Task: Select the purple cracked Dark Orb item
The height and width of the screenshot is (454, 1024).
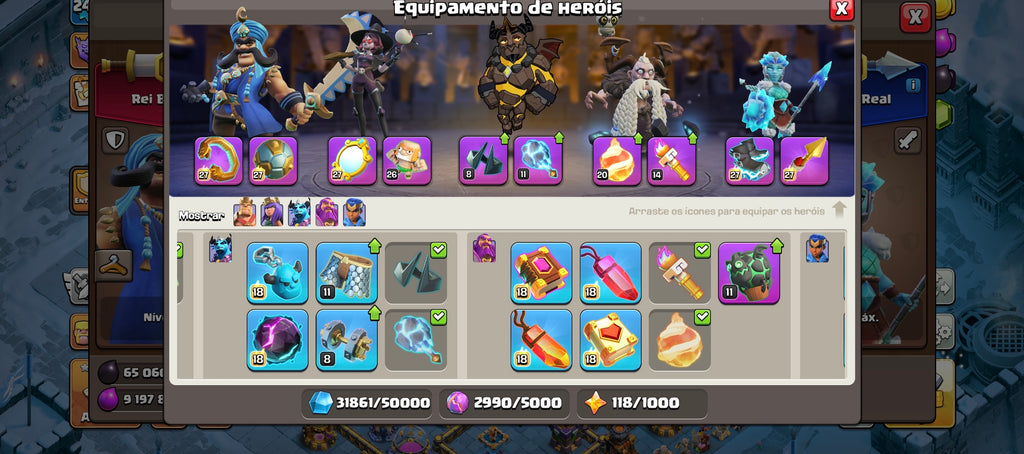Action: coord(278,340)
